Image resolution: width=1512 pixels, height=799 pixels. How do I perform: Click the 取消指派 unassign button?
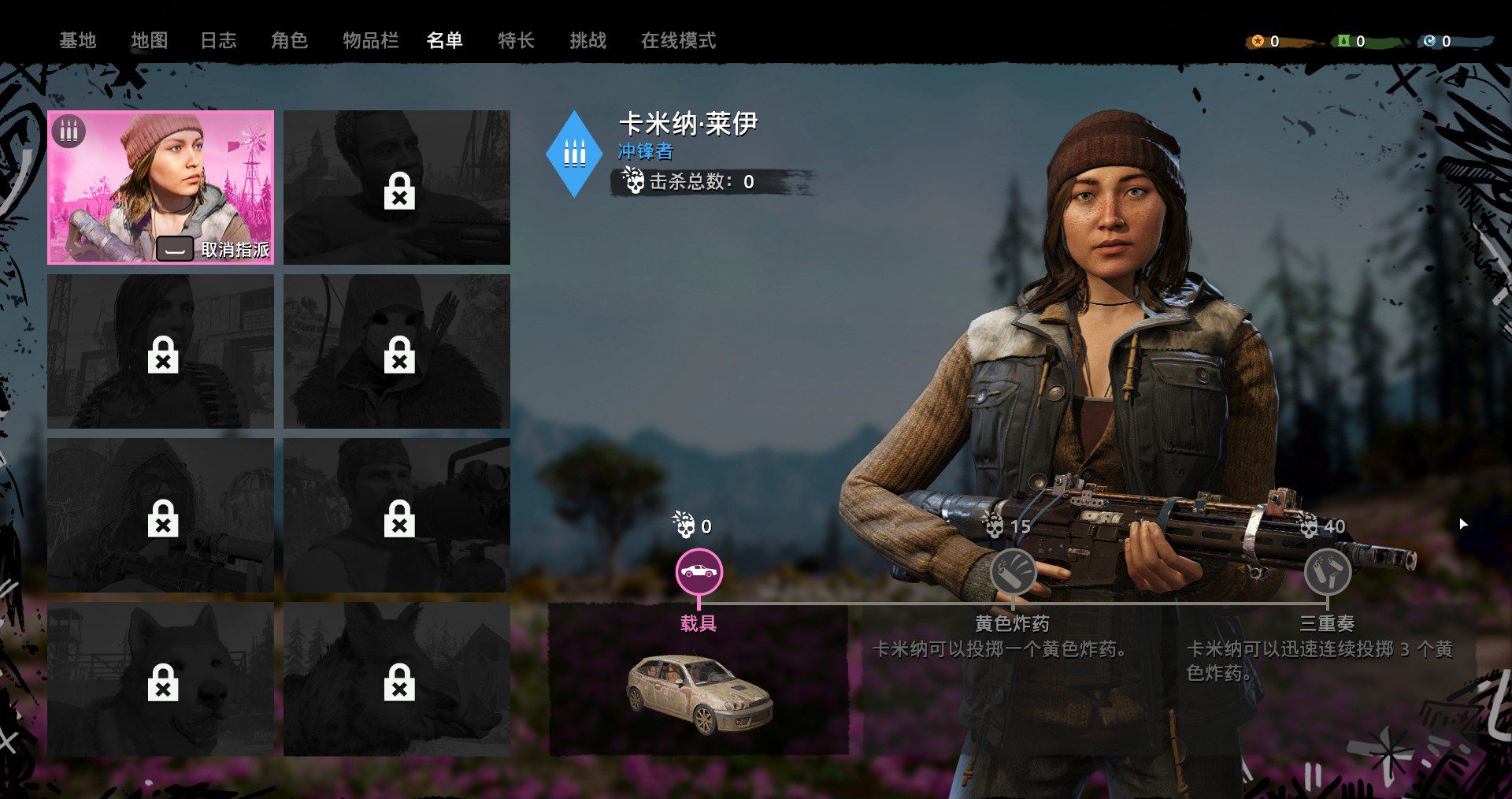[214, 250]
